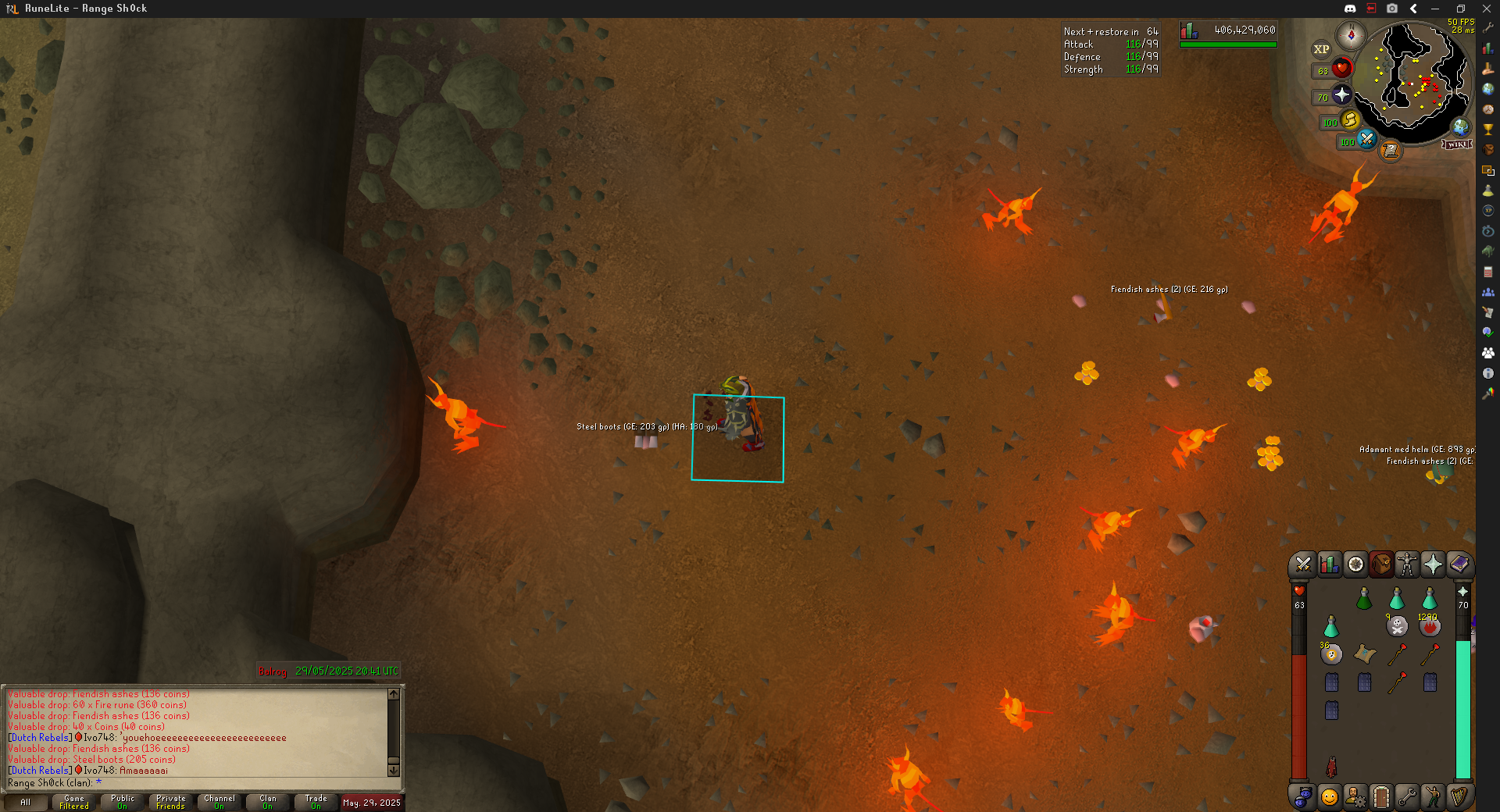Select the death rune stack

pos(1397,626)
